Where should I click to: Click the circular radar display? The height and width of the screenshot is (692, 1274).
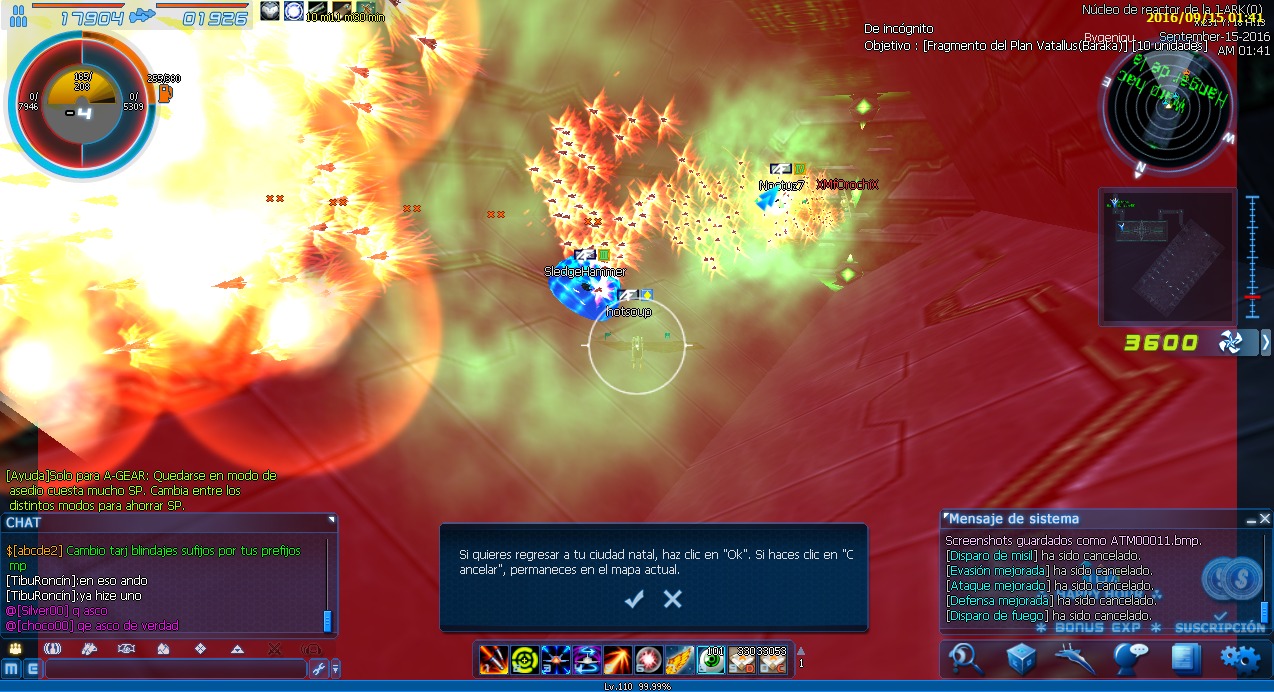point(1168,113)
